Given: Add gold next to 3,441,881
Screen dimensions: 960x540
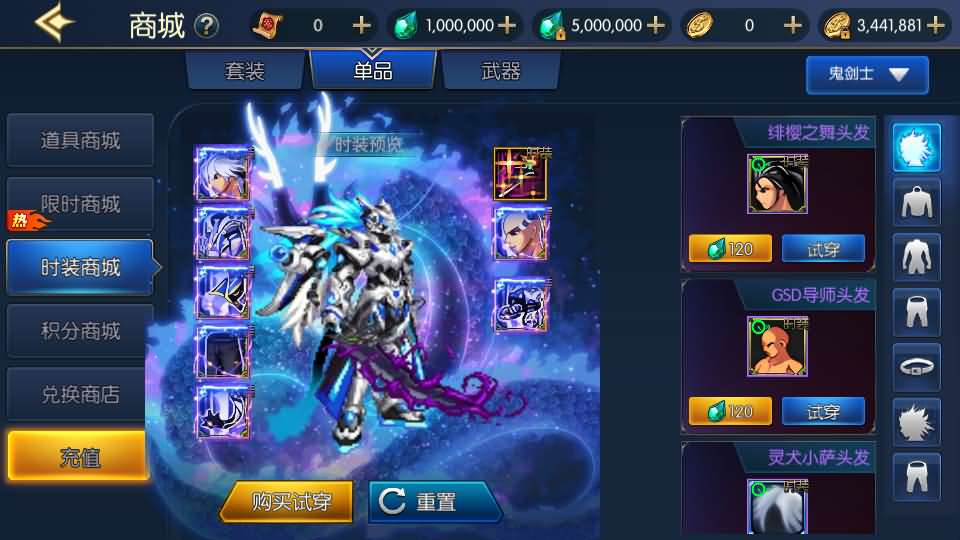Looking at the screenshot, I should coord(936,26).
